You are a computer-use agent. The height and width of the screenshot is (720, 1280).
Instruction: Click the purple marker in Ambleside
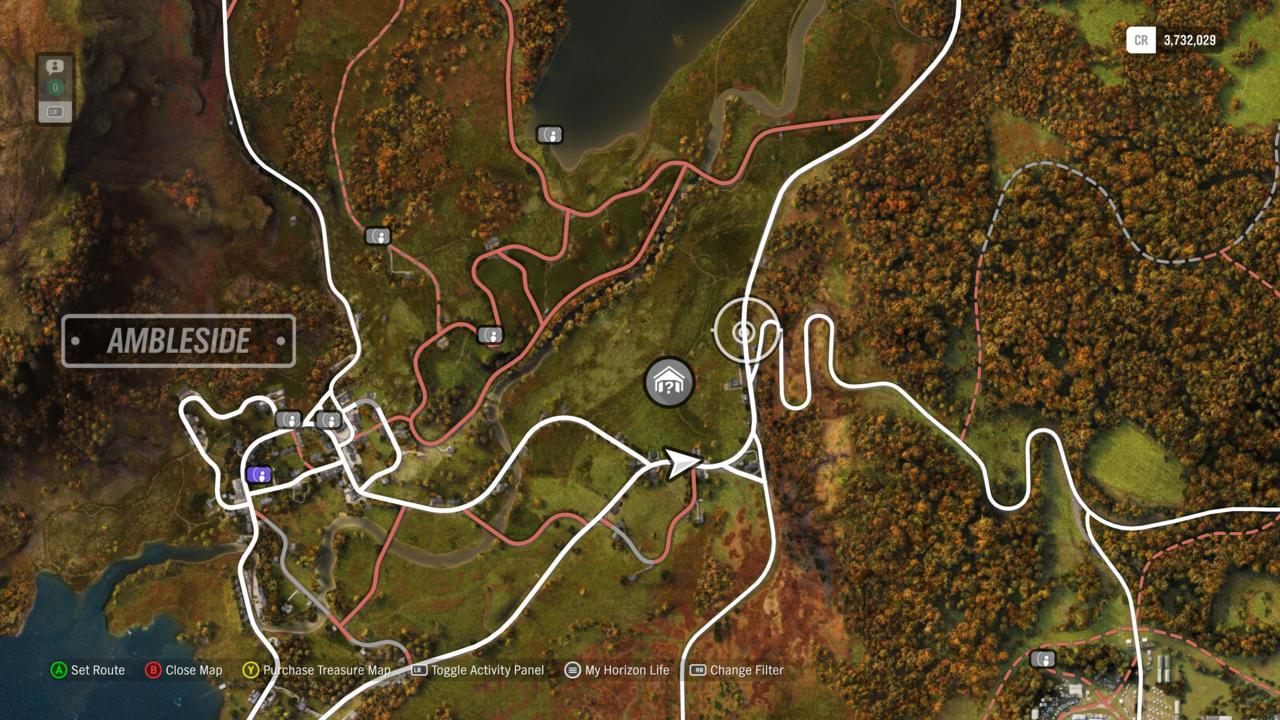click(259, 475)
